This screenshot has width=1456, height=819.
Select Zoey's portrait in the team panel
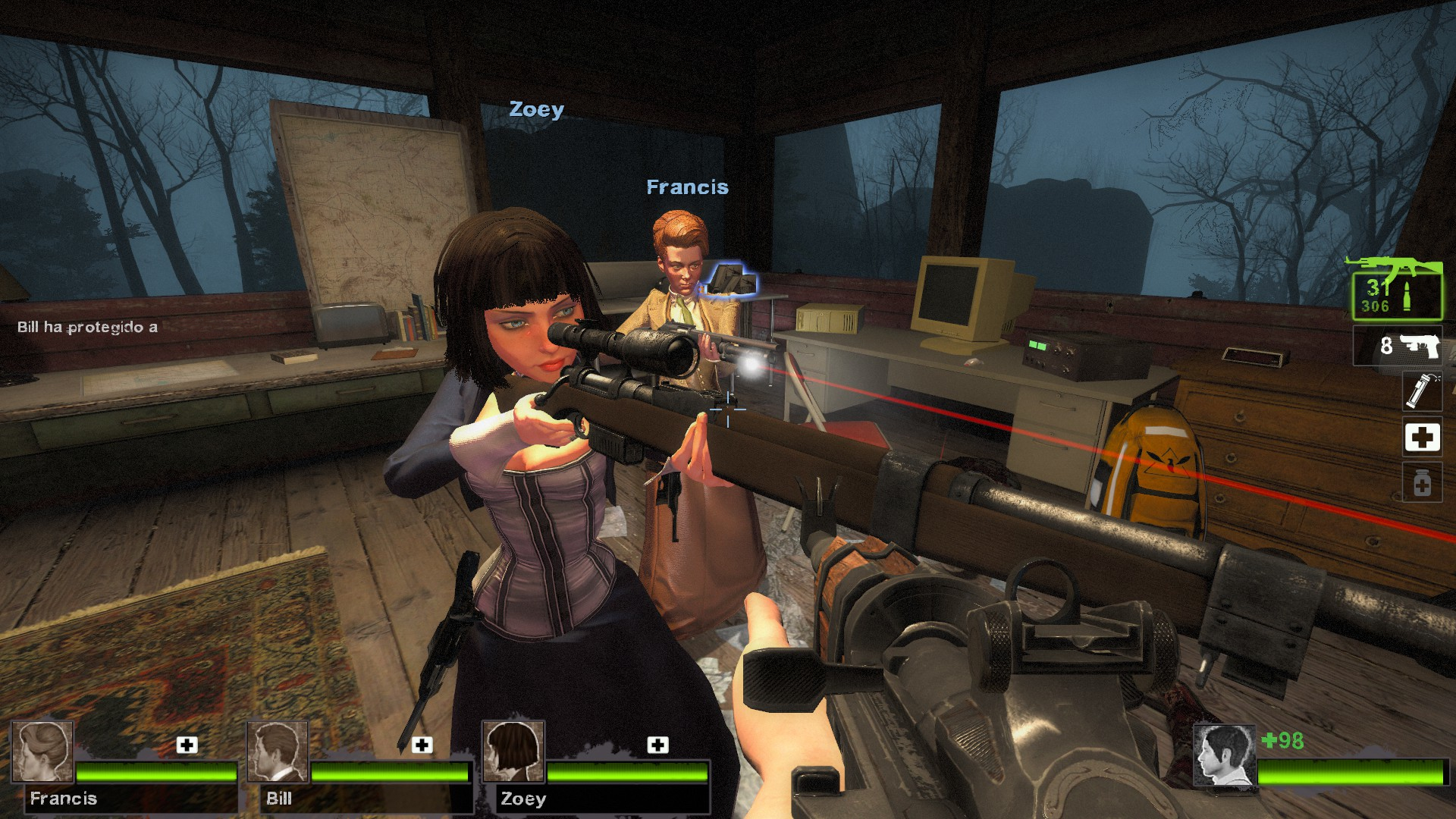513,751
